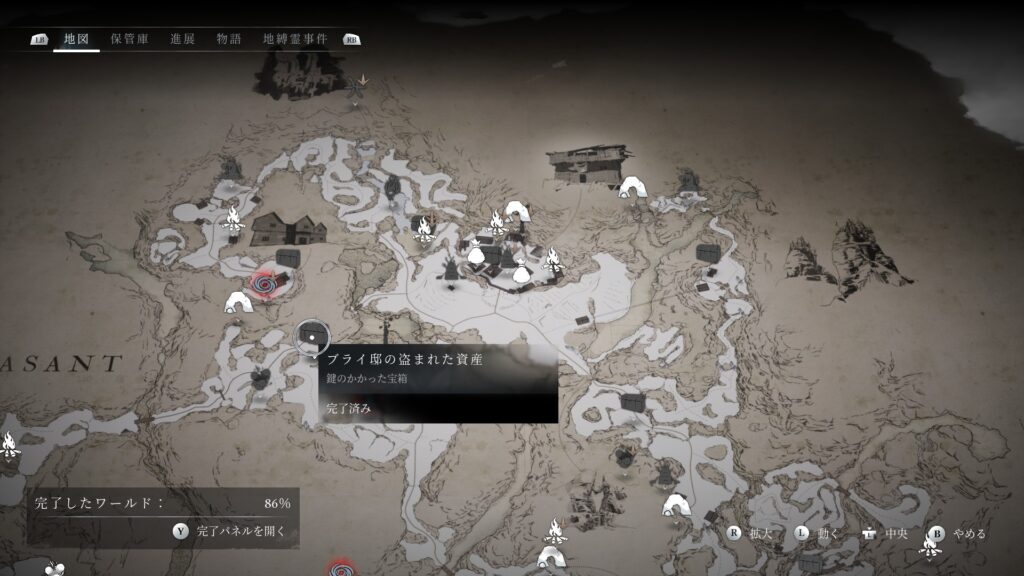Select the 物語 tab

coord(229,39)
